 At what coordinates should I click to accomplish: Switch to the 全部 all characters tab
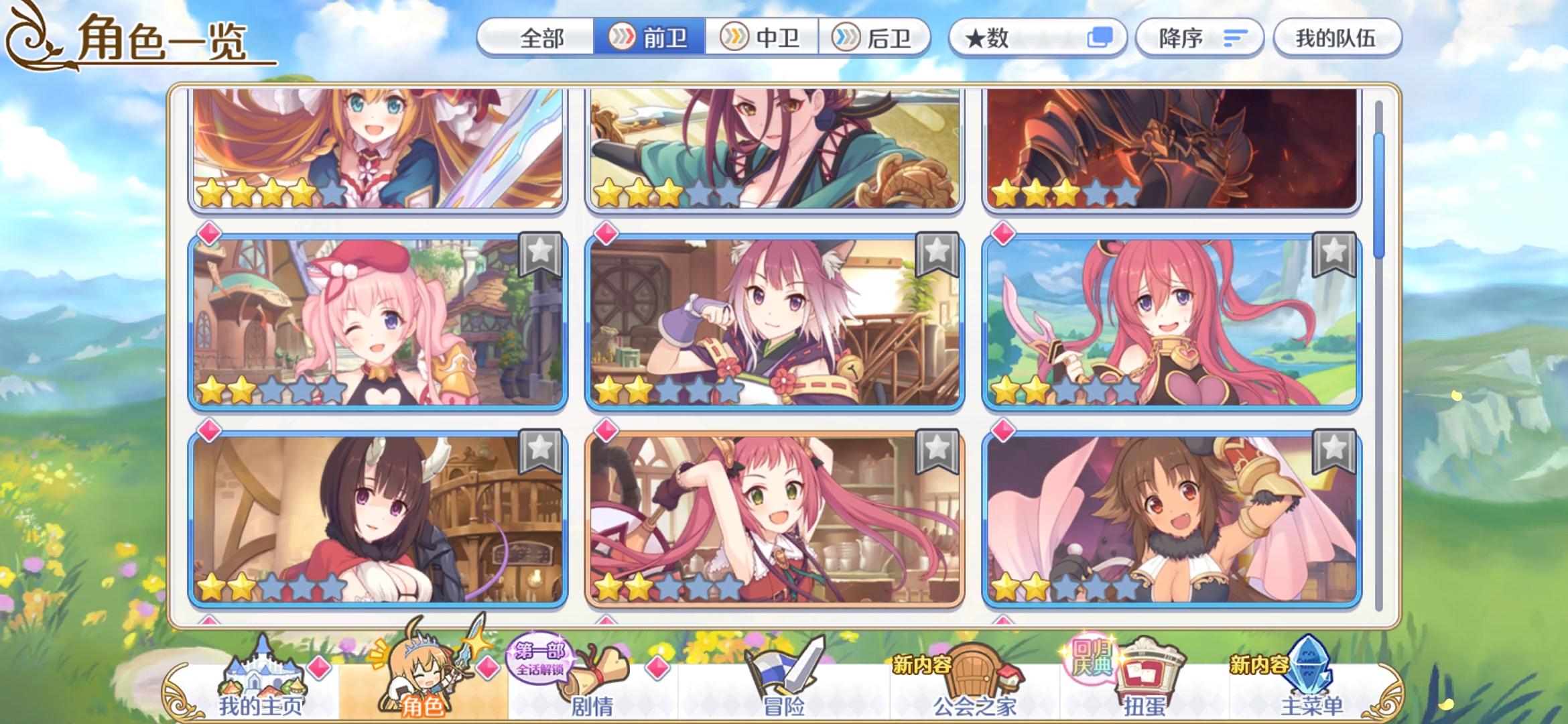tap(543, 38)
